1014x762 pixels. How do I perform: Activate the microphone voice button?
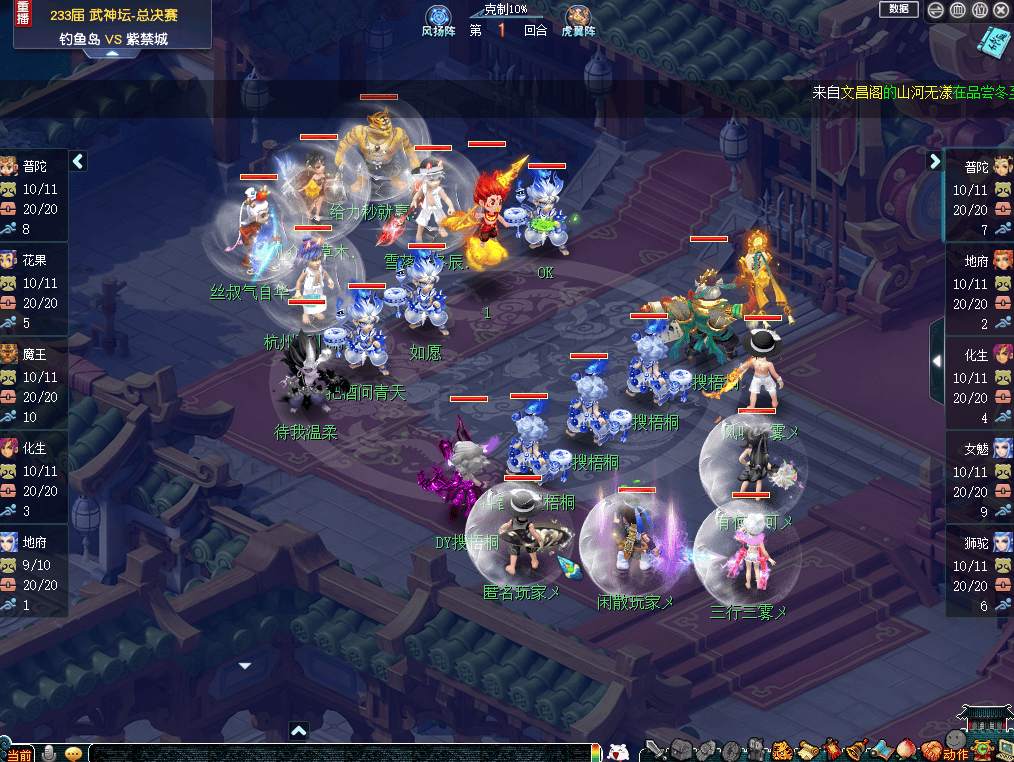tap(48, 753)
